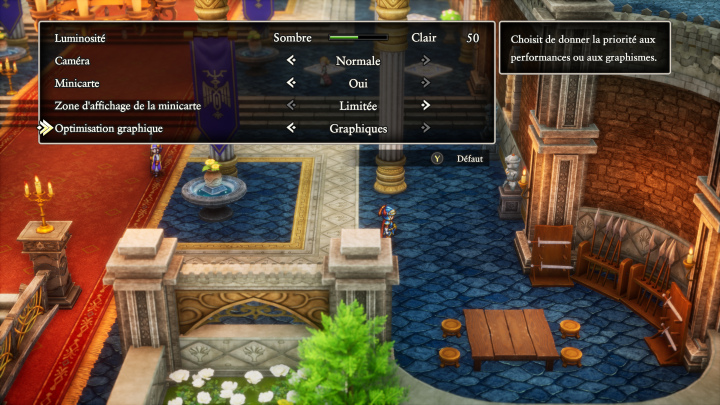Click the left arrow for Caméra
This screenshot has width=720, height=405.
pos(291,60)
